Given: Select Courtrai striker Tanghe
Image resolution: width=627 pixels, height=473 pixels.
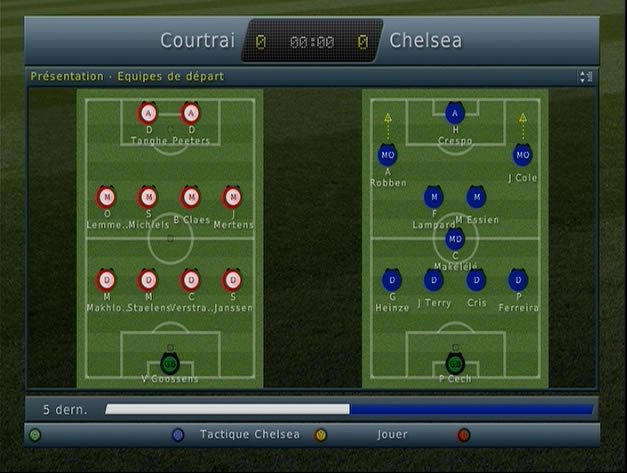Looking at the screenshot, I should pyautogui.click(x=148, y=113).
